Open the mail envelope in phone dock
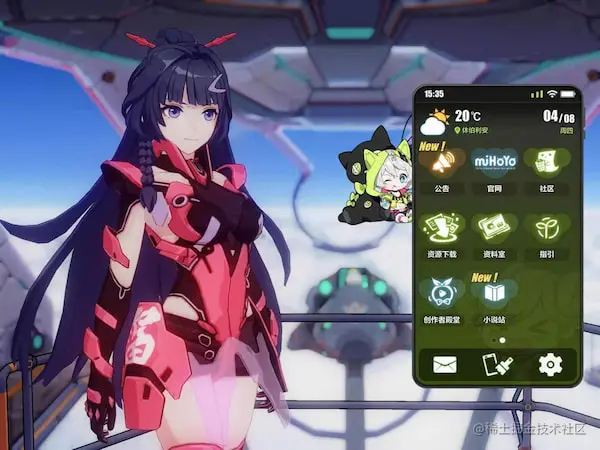The image size is (600, 450). click(444, 364)
